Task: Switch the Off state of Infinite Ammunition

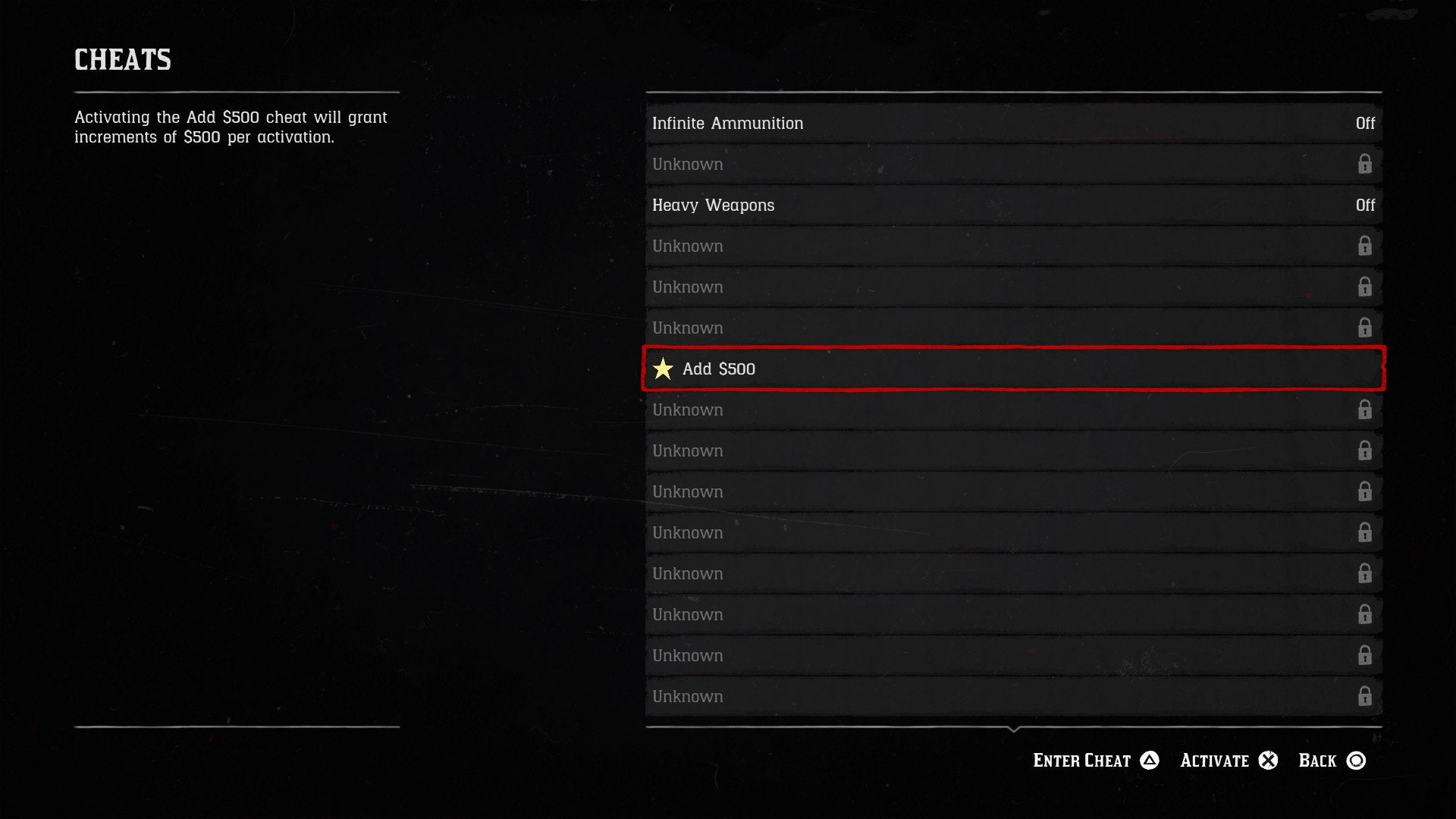Action: (x=1365, y=123)
